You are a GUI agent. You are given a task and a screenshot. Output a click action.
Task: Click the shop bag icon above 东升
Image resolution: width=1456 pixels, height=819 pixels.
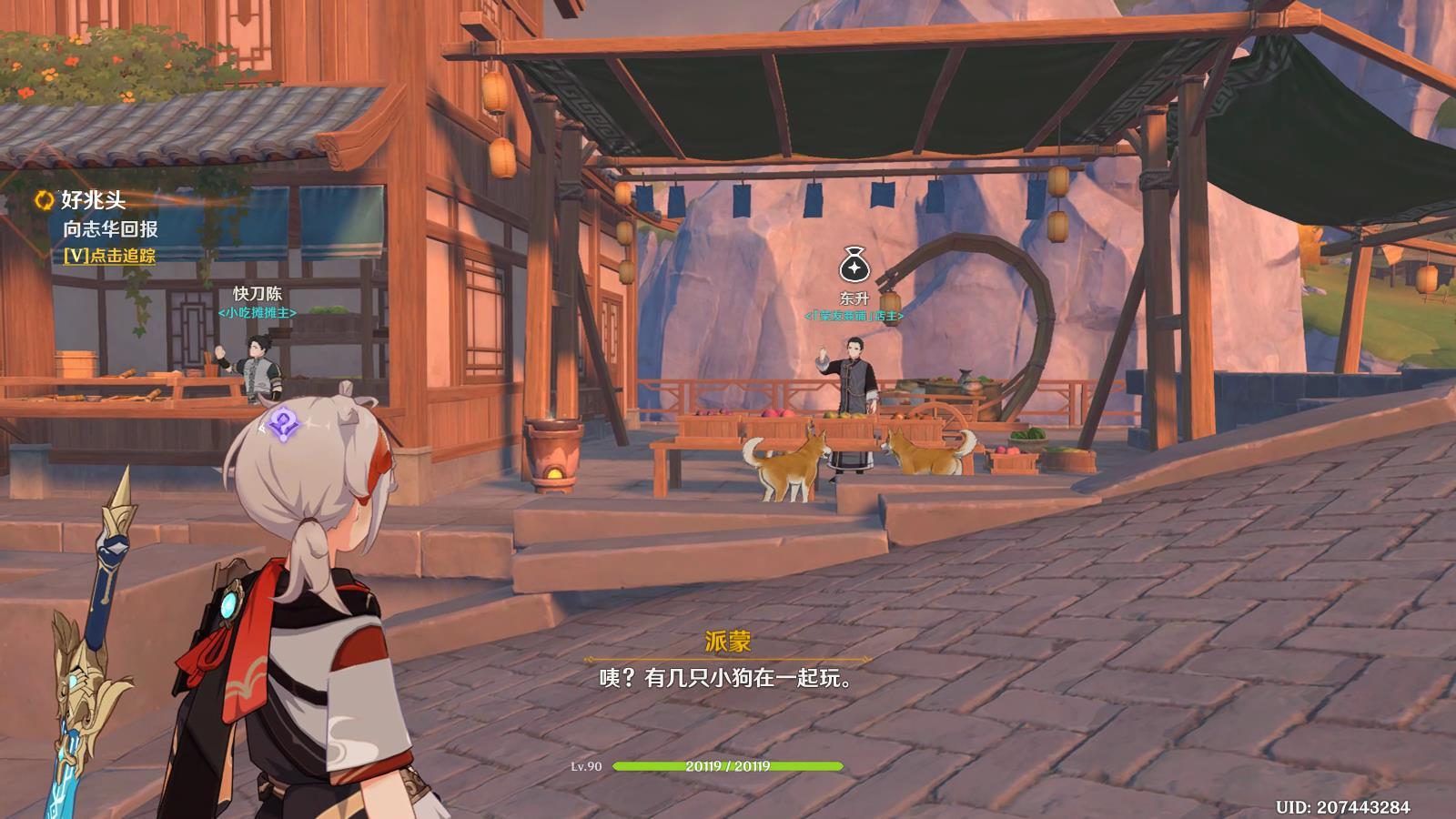click(854, 267)
